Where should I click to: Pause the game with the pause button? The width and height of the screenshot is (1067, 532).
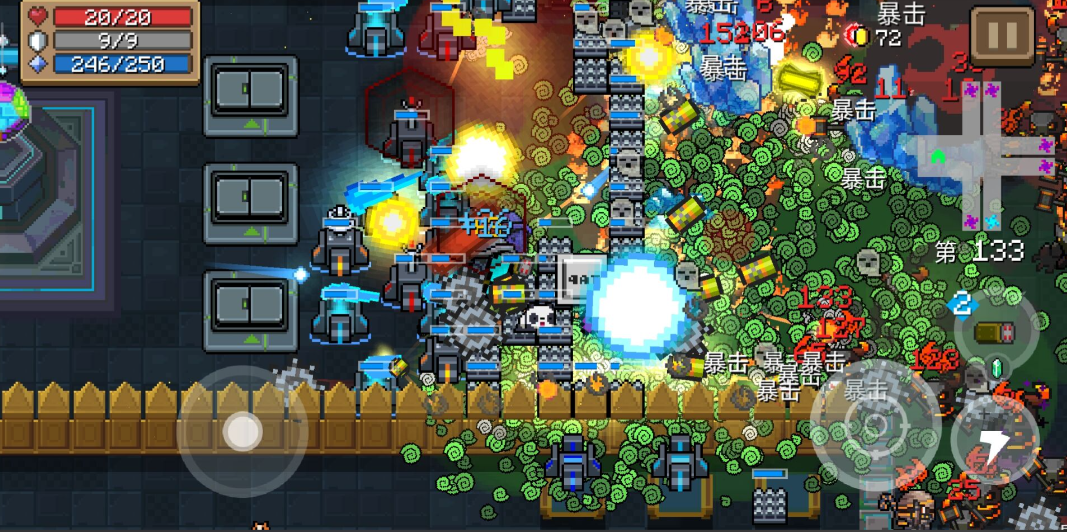tap(1002, 38)
